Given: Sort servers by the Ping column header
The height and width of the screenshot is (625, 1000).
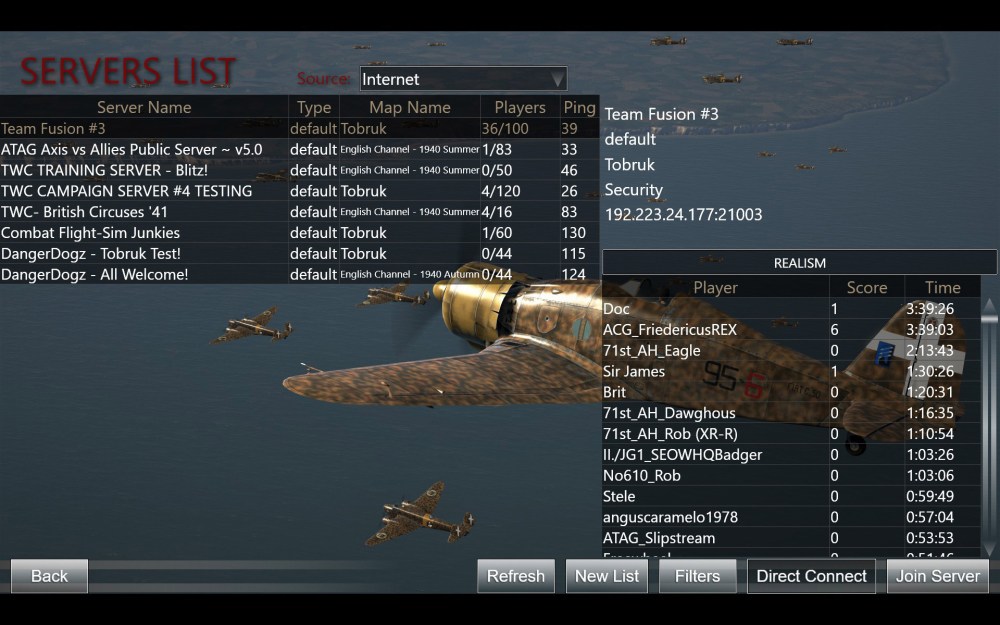Looking at the screenshot, I should (x=579, y=107).
